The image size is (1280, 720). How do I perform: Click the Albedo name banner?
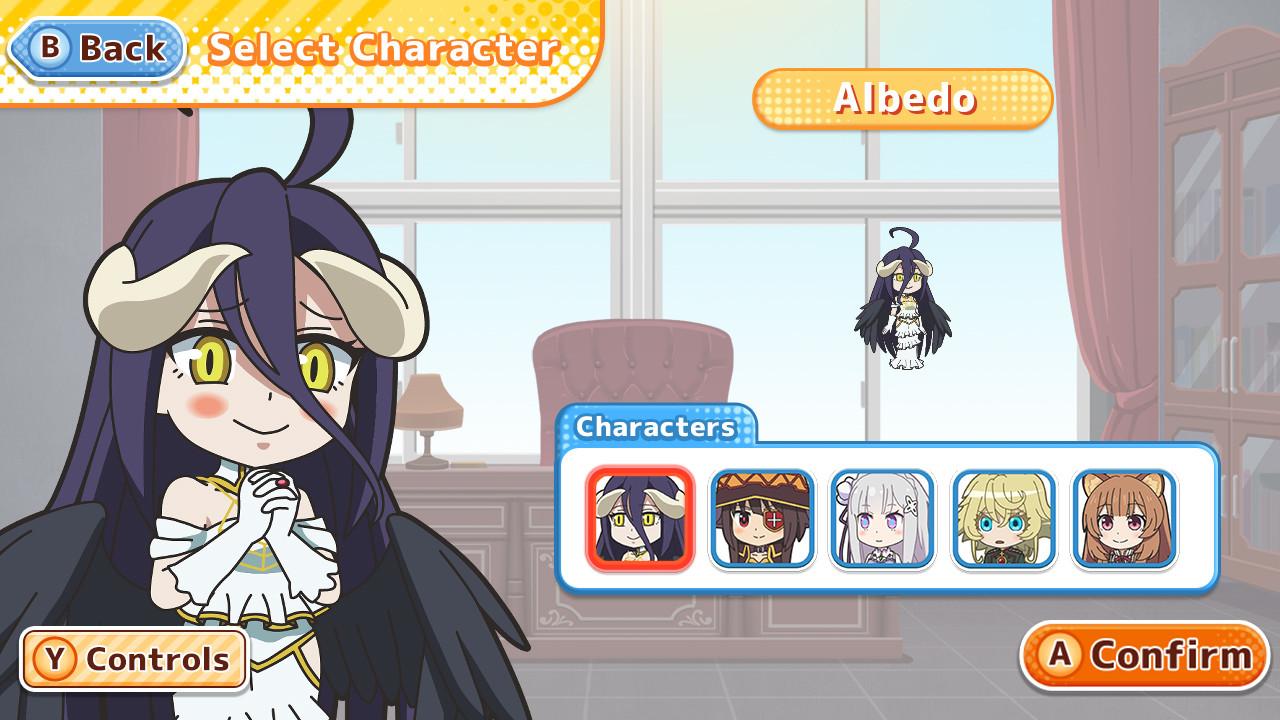tap(902, 97)
